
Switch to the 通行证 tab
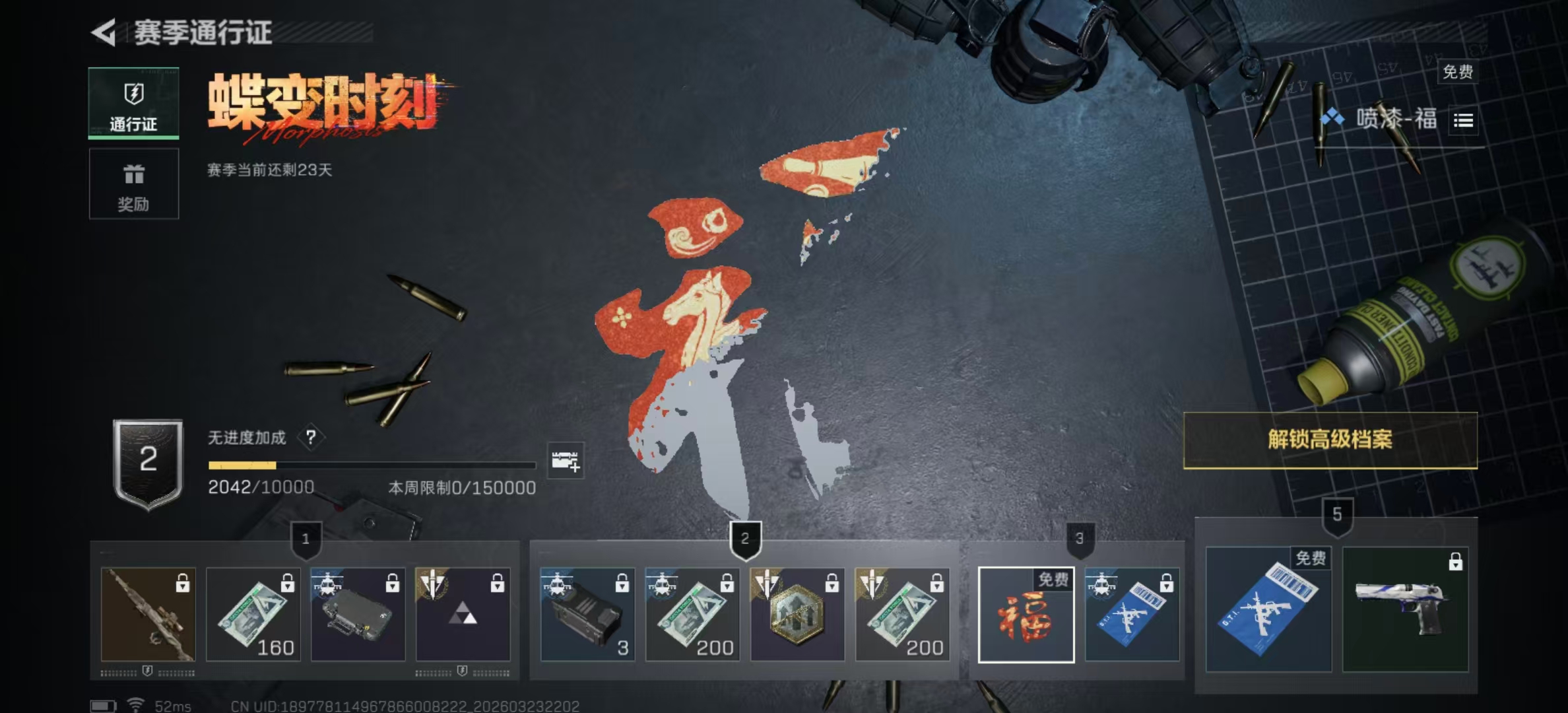click(x=133, y=104)
